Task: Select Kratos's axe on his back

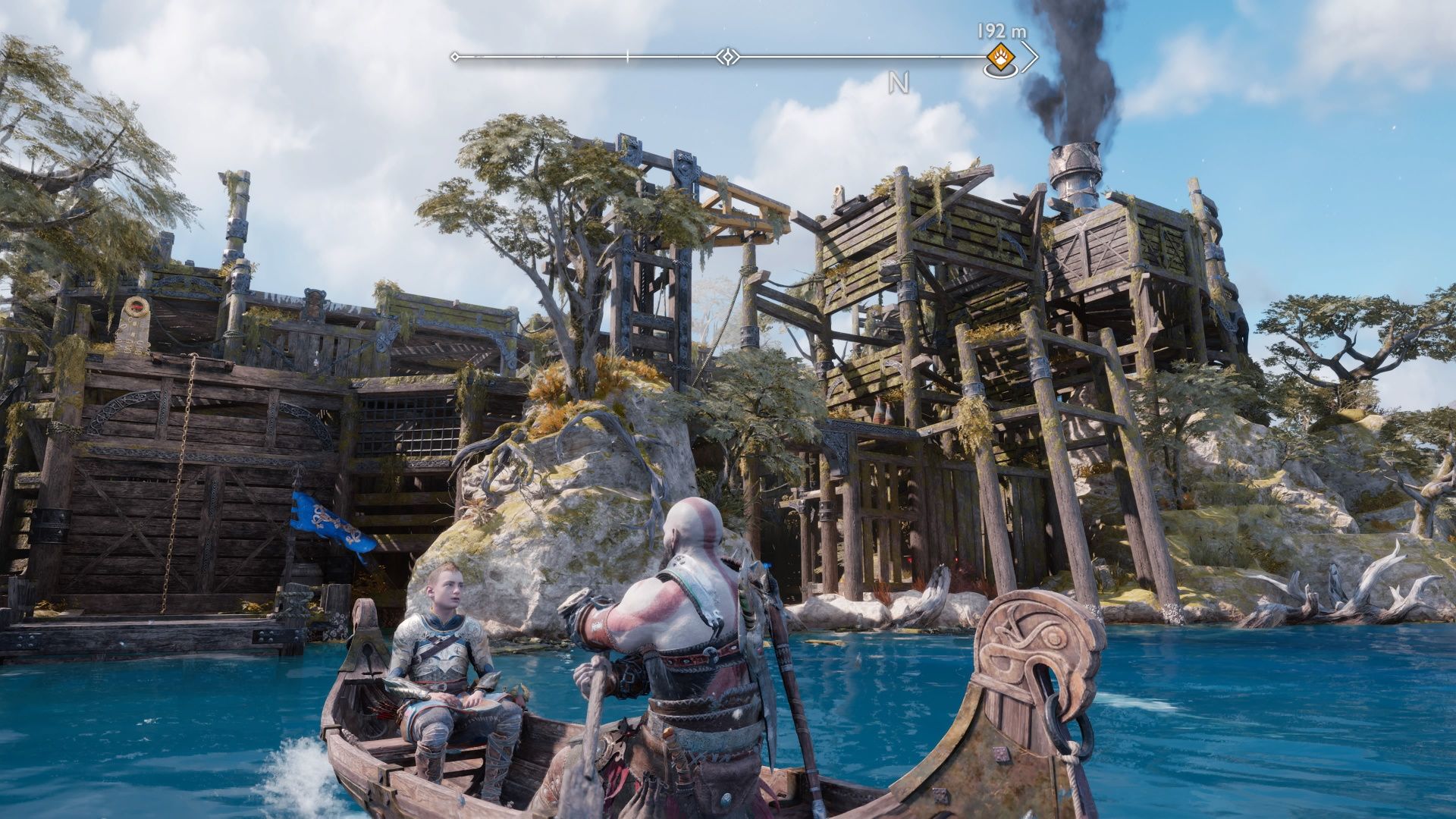Action: [x=758, y=599]
